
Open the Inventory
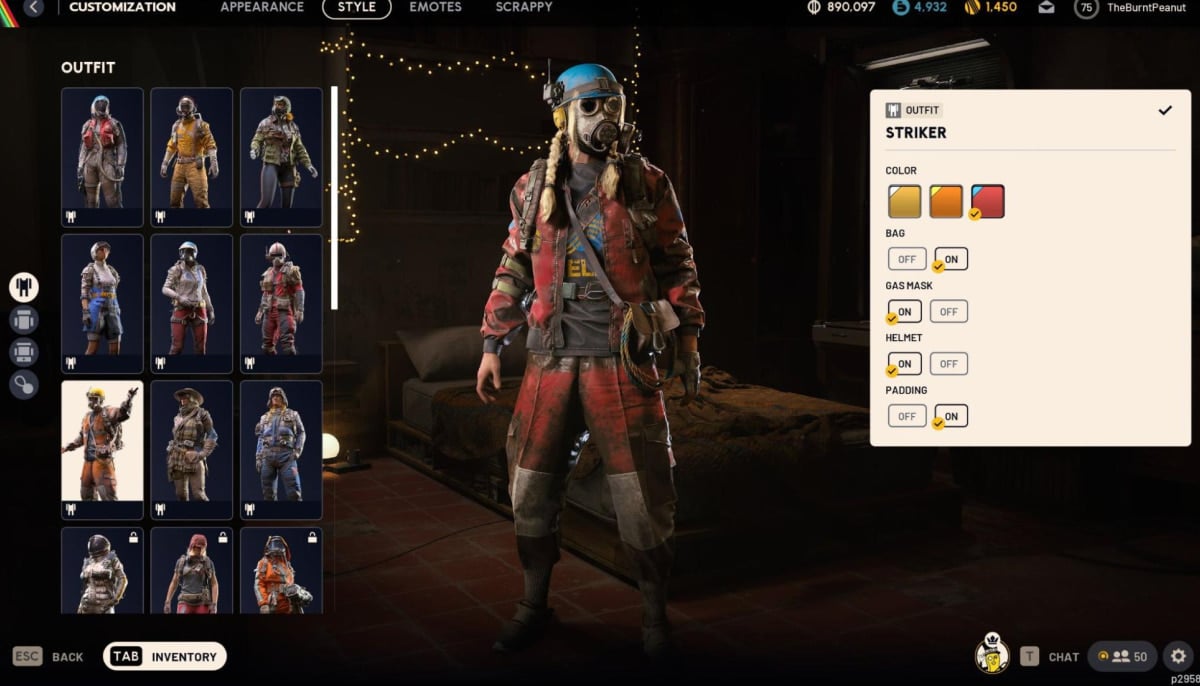[x=165, y=656]
